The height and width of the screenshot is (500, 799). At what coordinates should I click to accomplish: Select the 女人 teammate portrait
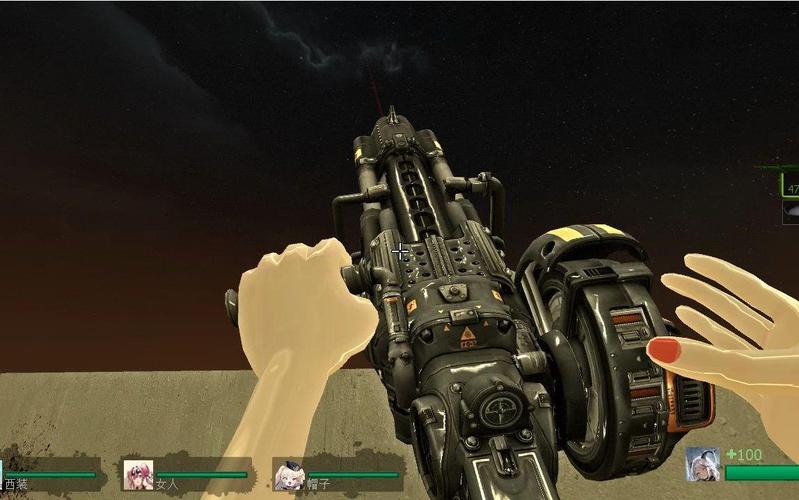pyautogui.click(x=138, y=474)
